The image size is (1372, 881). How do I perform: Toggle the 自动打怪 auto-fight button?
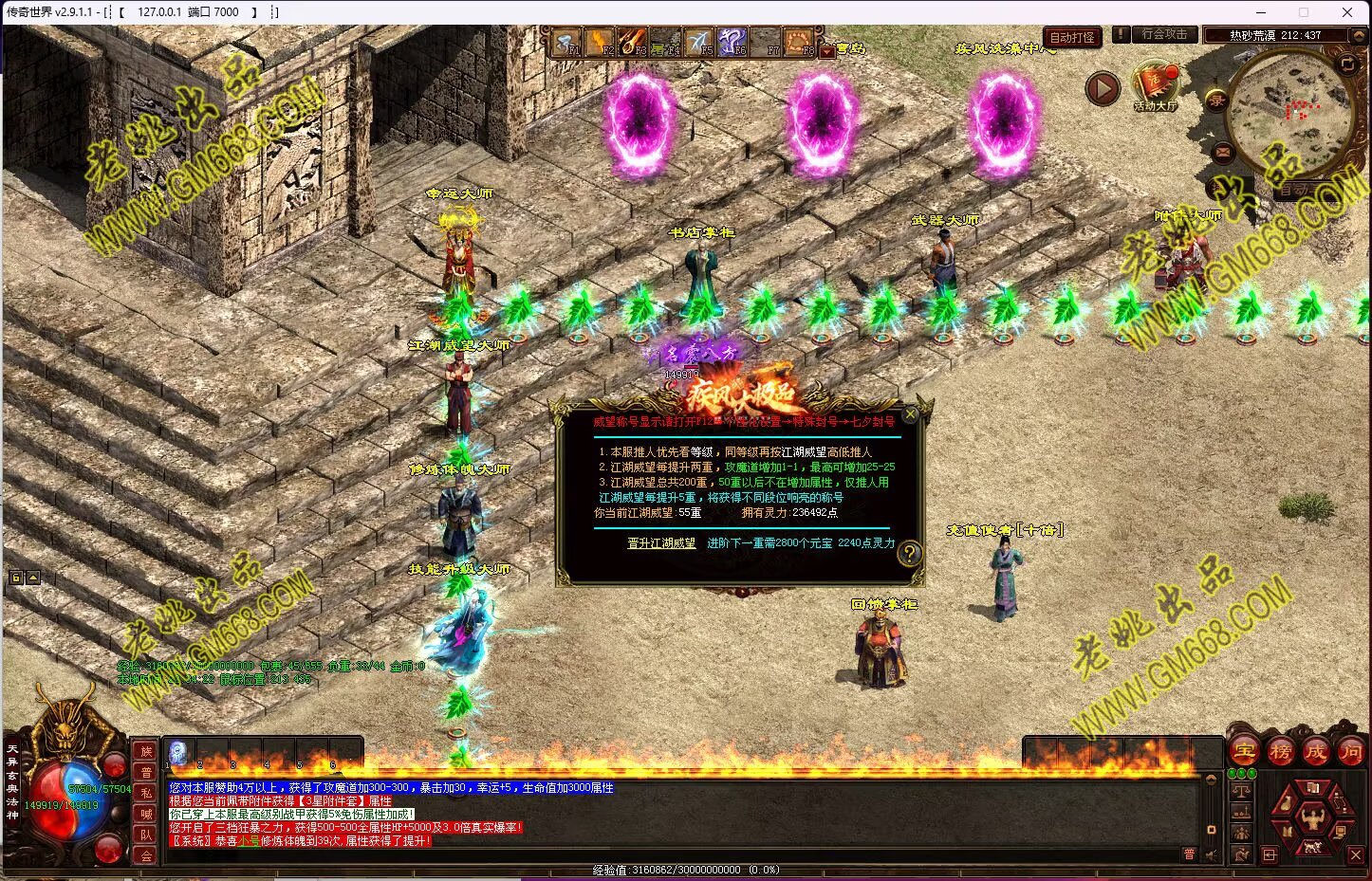click(1072, 37)
